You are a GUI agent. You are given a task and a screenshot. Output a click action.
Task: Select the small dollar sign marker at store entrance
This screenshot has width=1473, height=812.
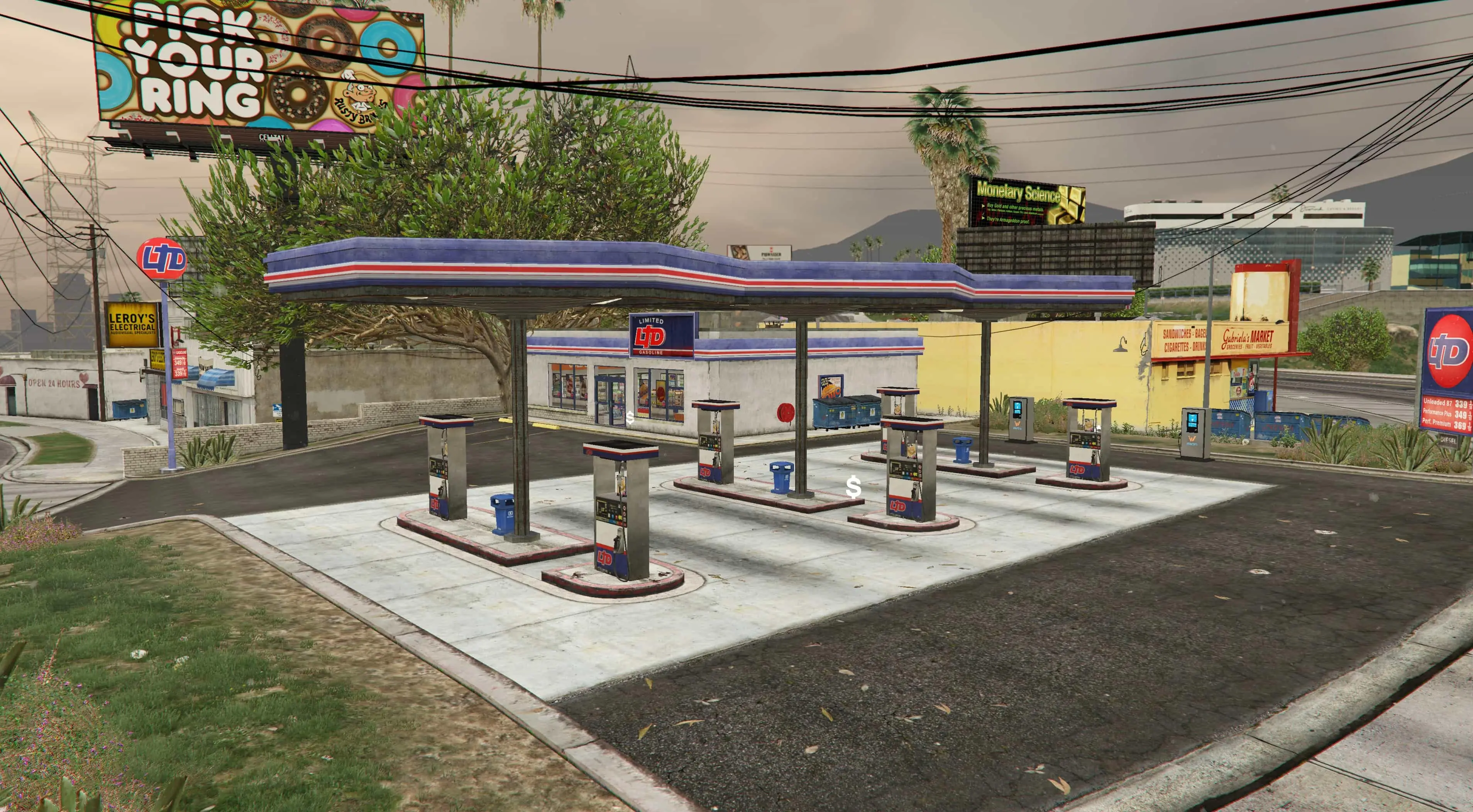pos(630,418)
